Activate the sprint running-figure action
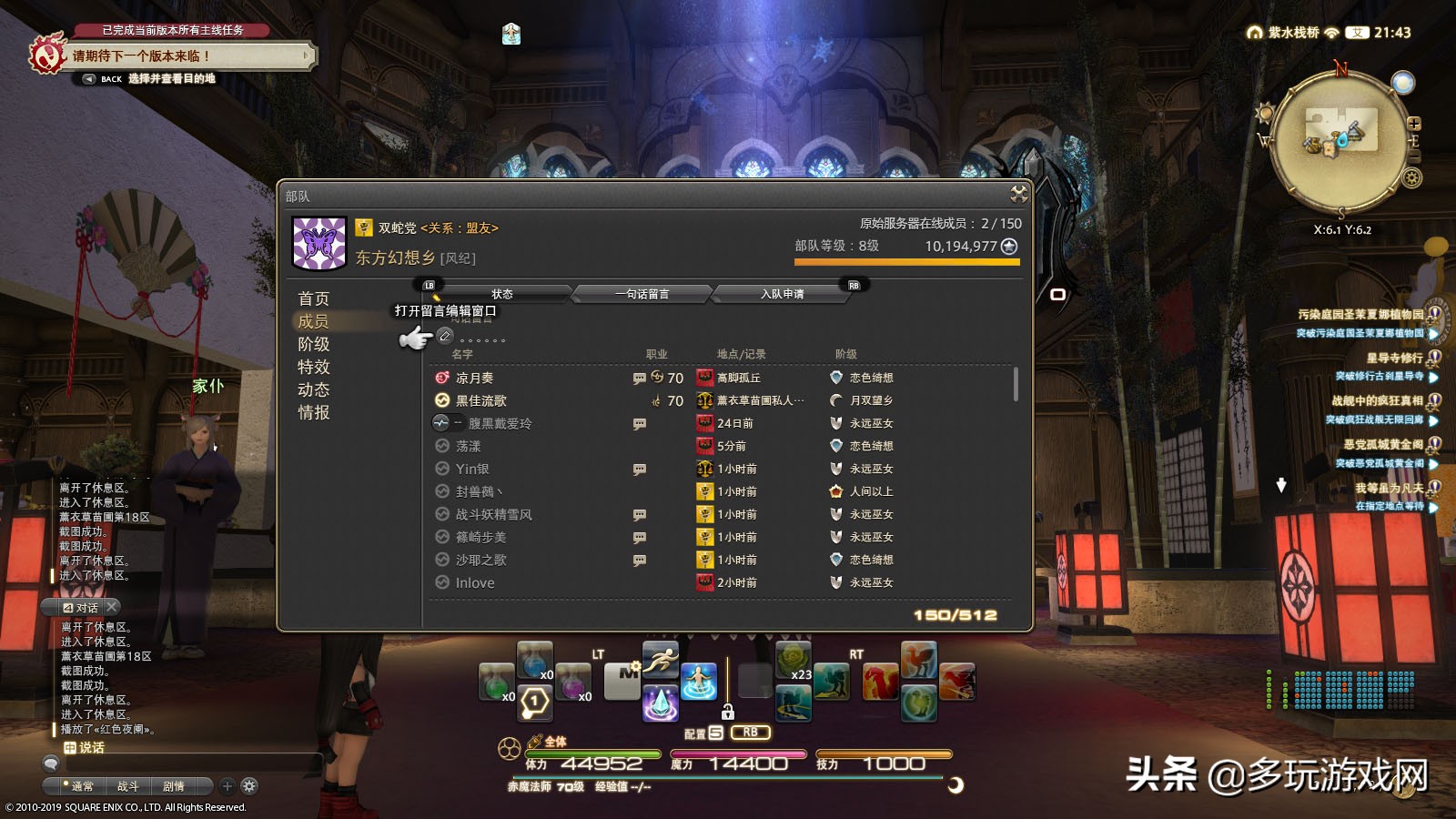 (661, 660)
